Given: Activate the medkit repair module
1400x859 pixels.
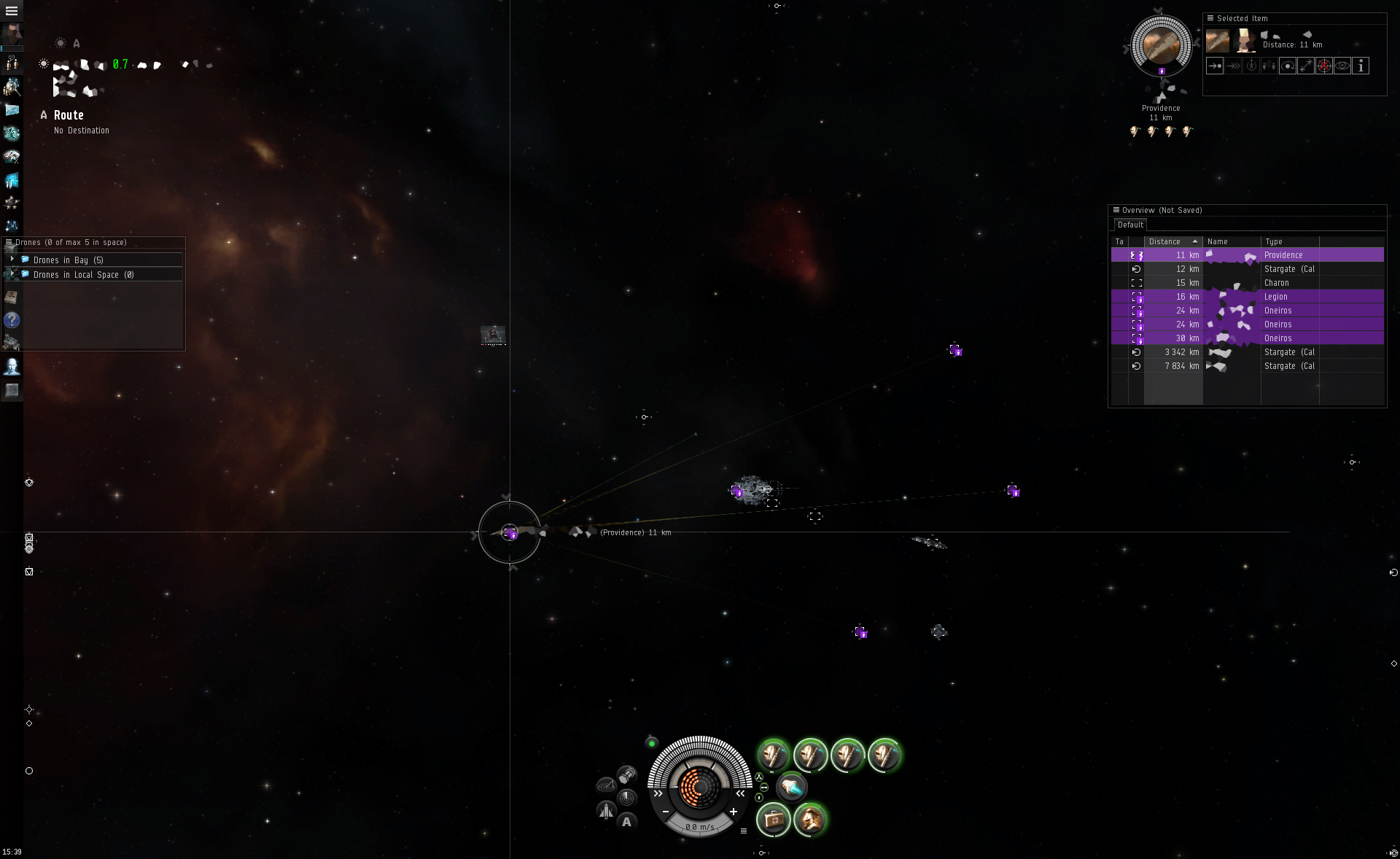Looking at the screenshot, I should pos(774,820).
